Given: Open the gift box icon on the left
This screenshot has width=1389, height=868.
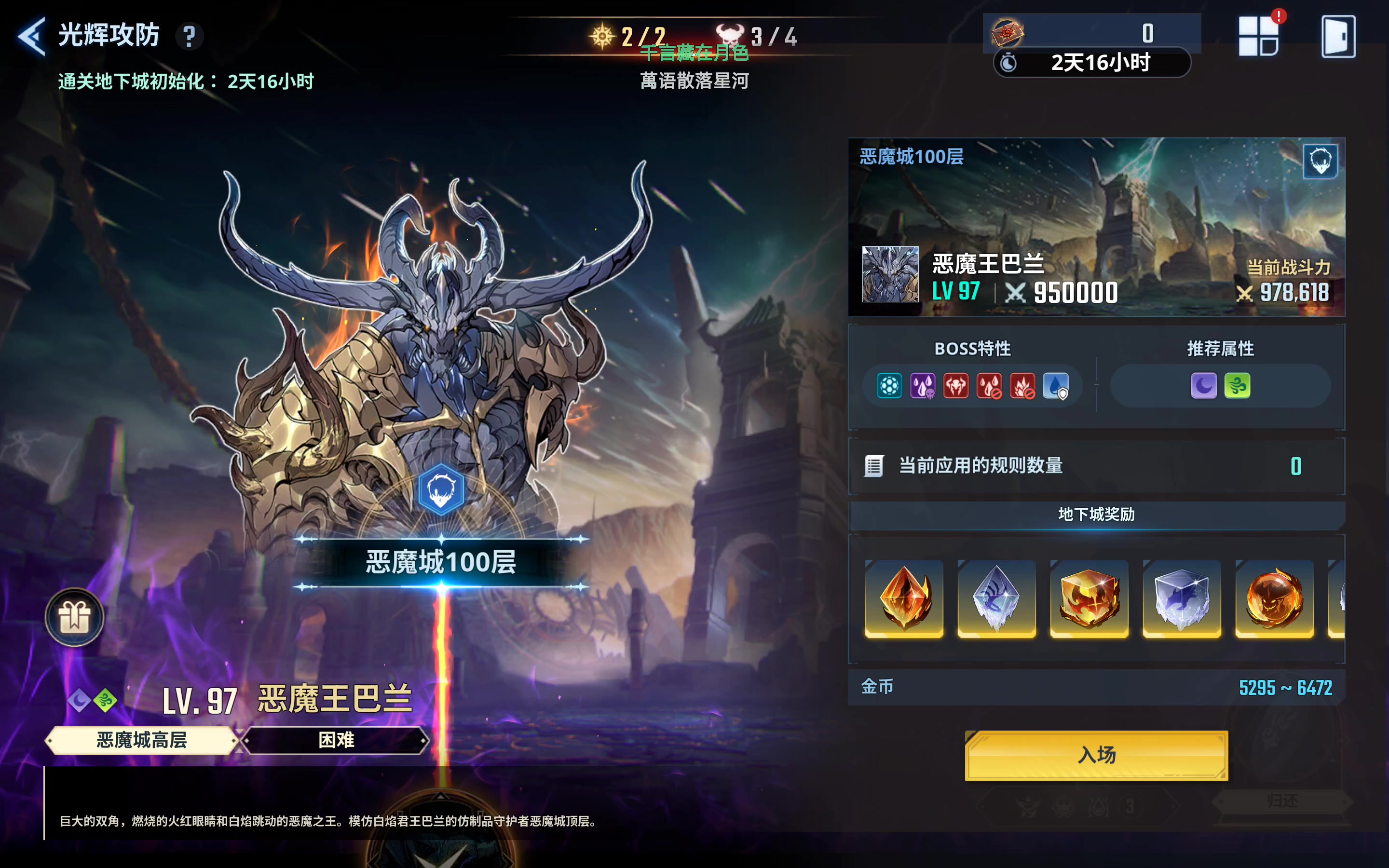Looking at the screenshot, I should pyautogui.click(x=74, y=617).
